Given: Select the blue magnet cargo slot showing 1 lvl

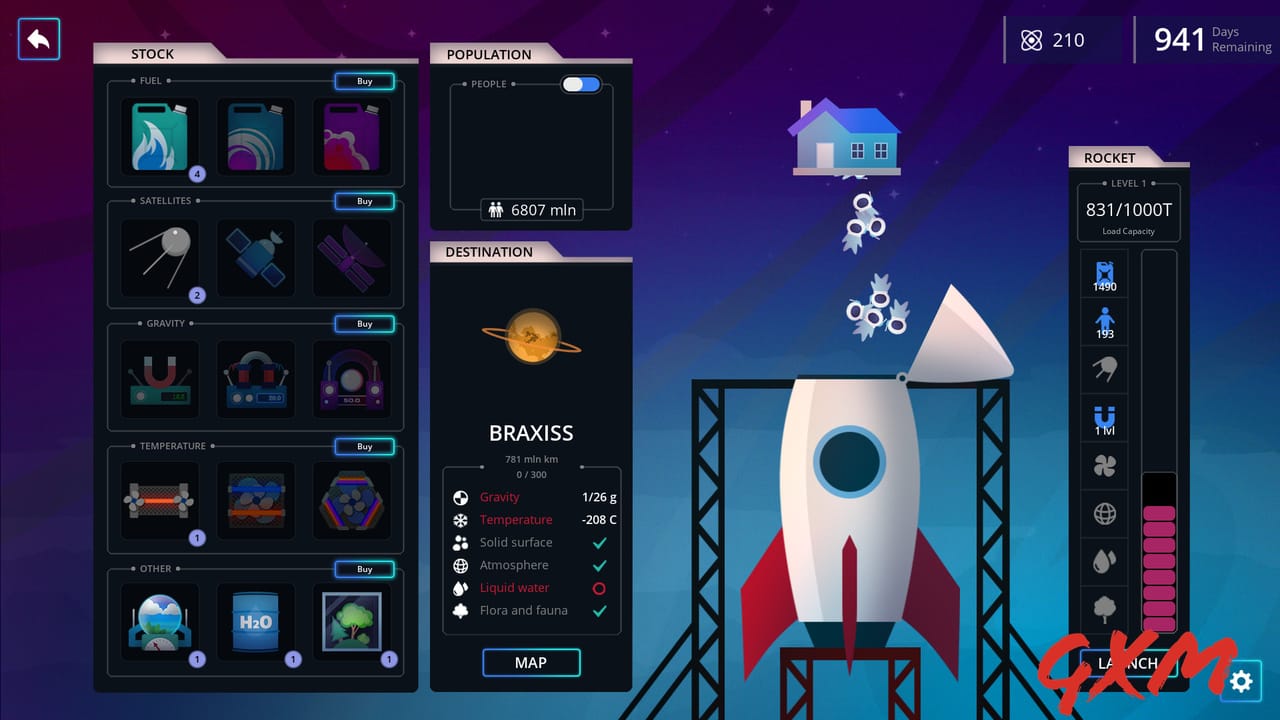Looking at the screenshot, I should click(1104, 418).
